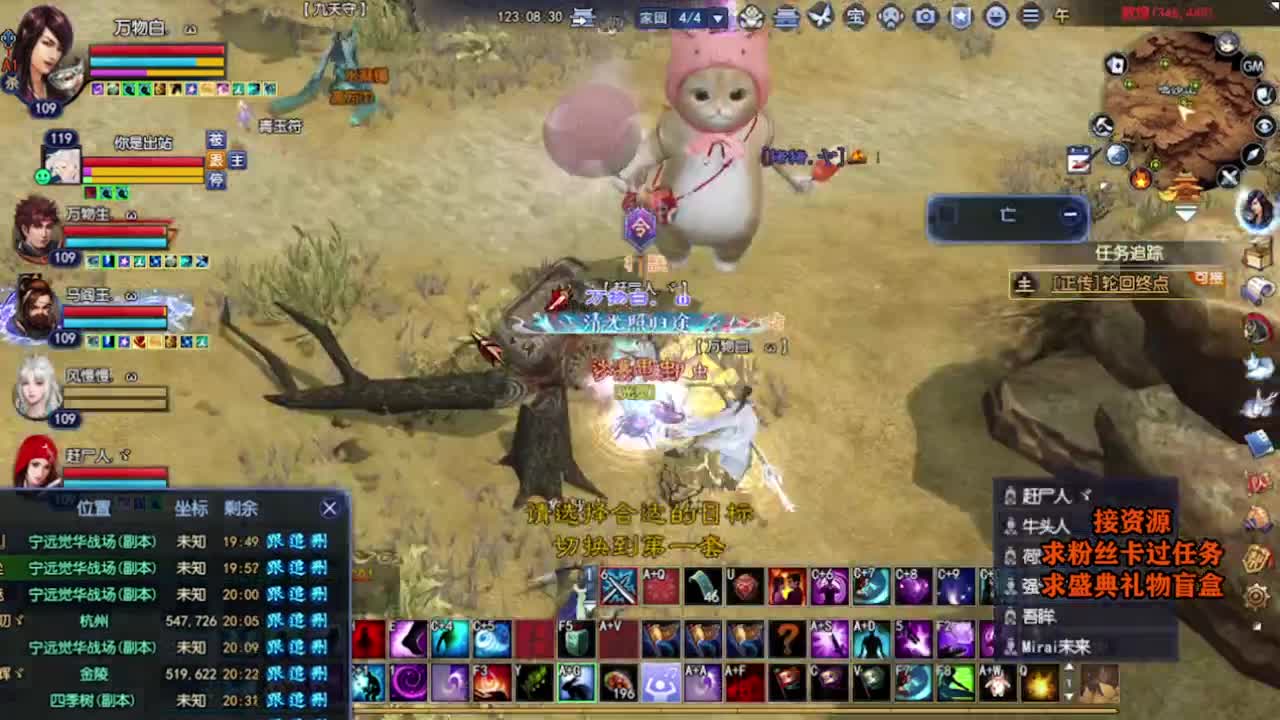Minimize the 亡 panel with minus button
This screenshot has width=1280, height=720.
pyautogui.click(x=1070, y=214)
